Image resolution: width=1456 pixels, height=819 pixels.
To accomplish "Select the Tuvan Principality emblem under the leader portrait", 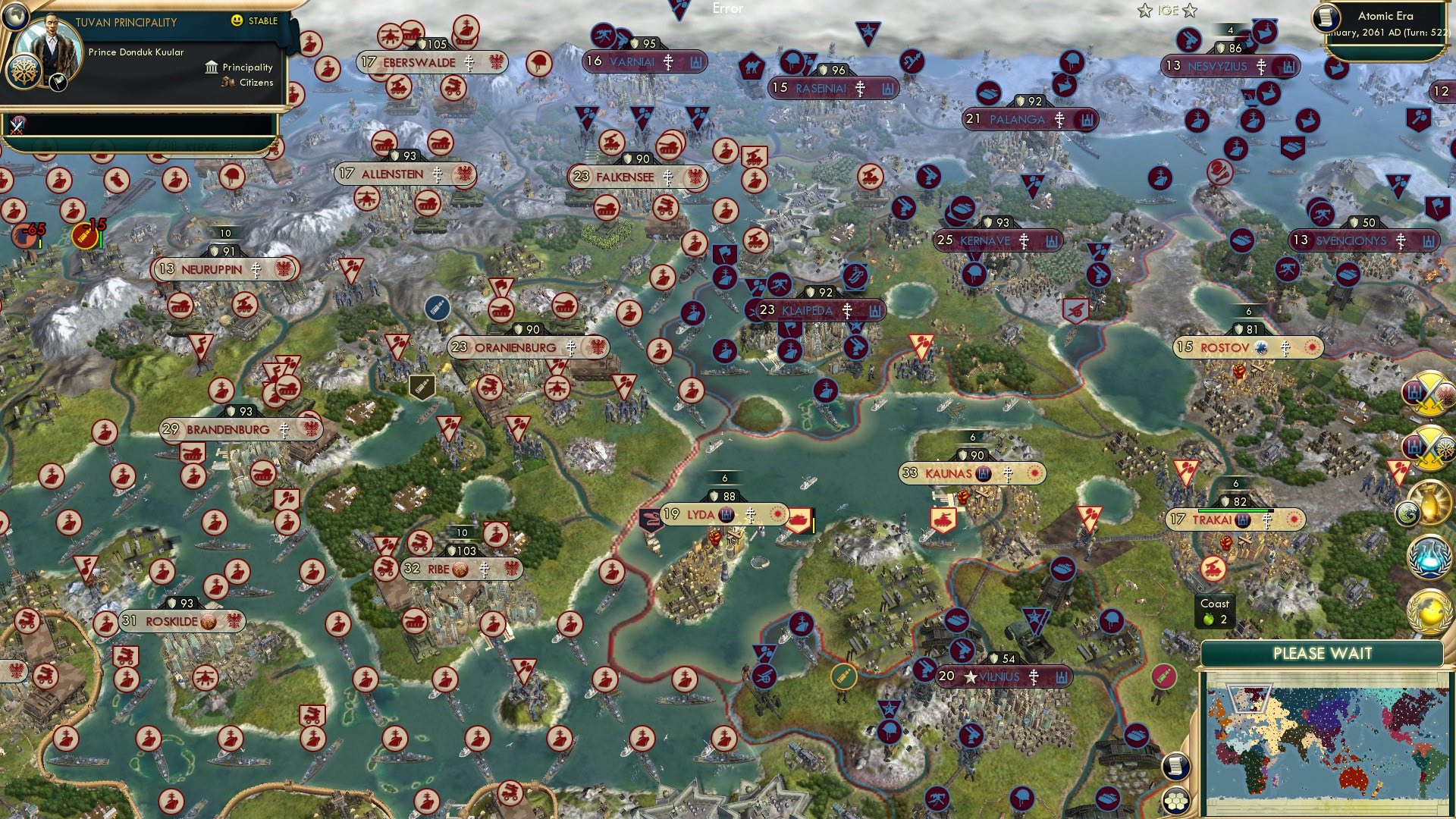I will [x=24, y=74].
